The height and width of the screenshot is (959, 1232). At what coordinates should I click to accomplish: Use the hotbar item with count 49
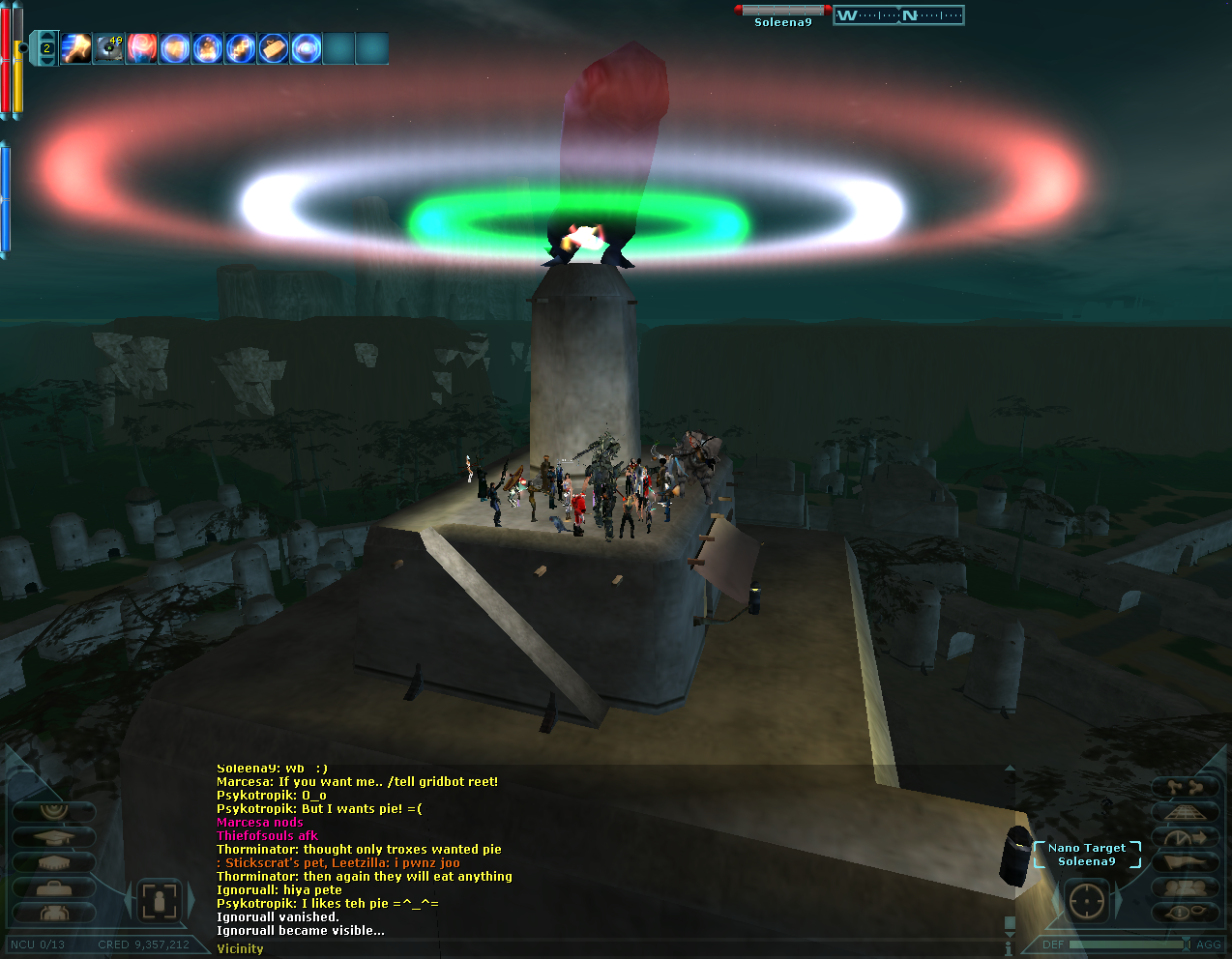point(108,48)
